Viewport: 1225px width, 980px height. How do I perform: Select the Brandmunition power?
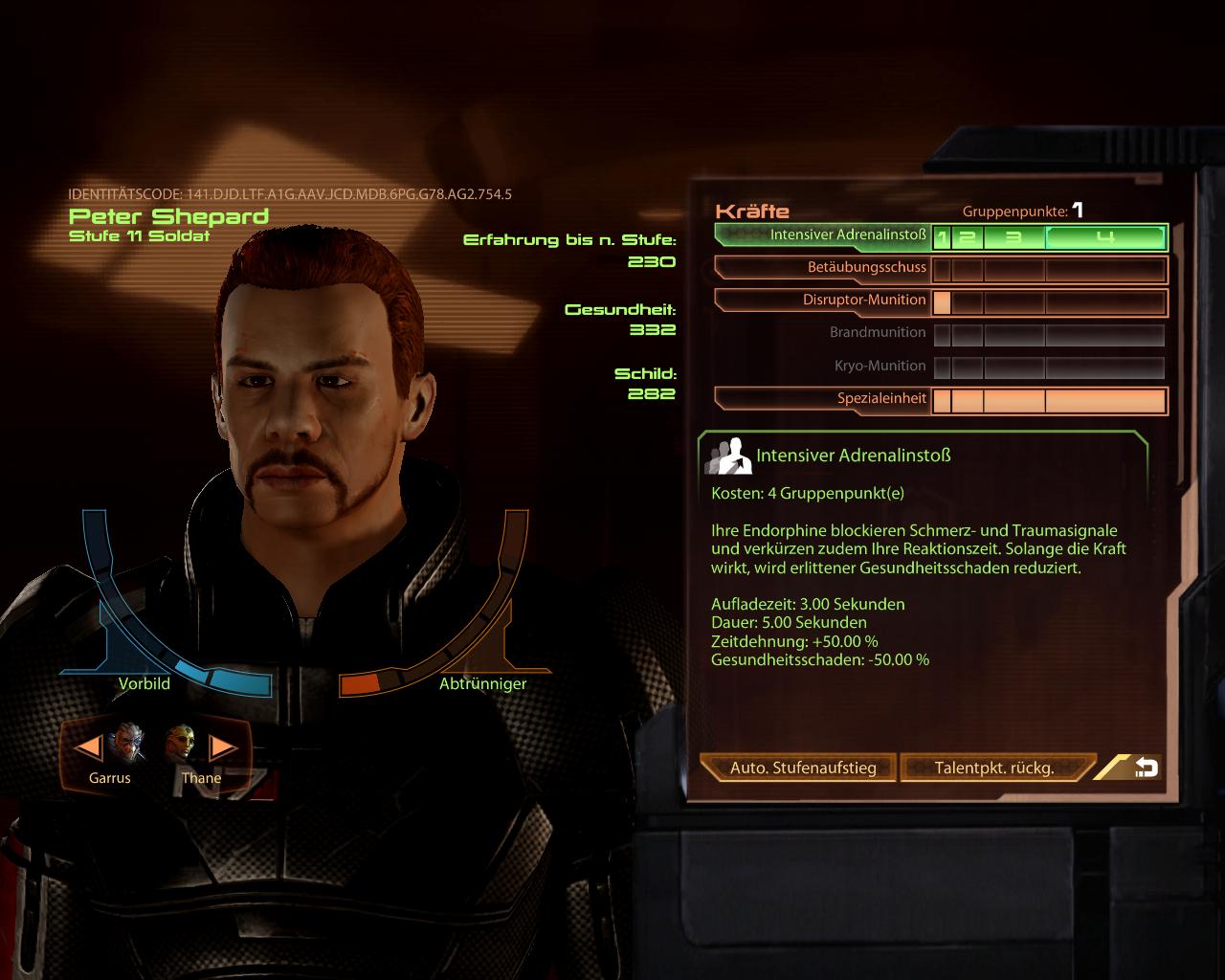876,333
